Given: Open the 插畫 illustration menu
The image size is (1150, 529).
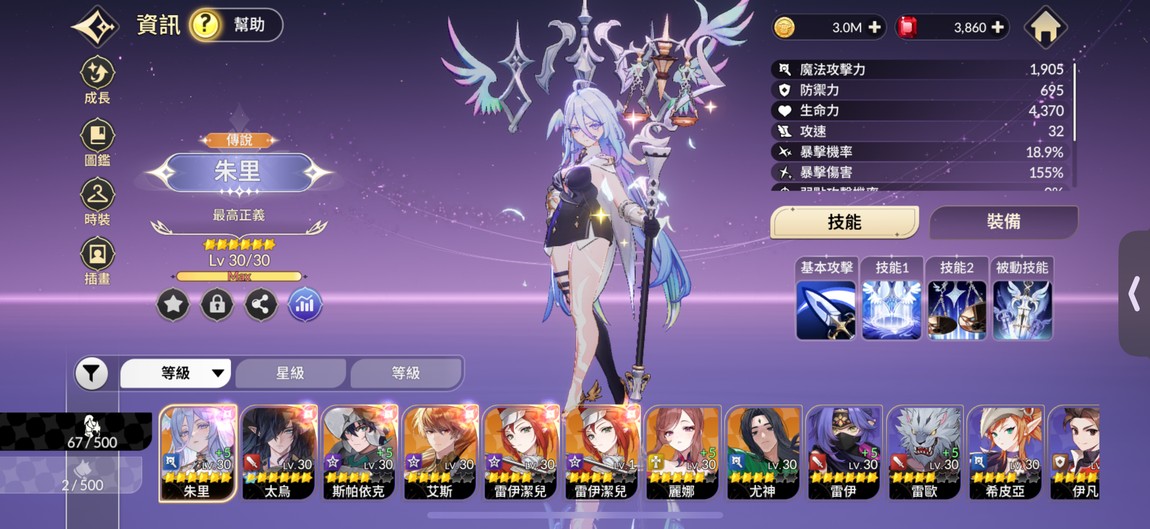Looking at the screenshot, I should click(x=97, y=261).
